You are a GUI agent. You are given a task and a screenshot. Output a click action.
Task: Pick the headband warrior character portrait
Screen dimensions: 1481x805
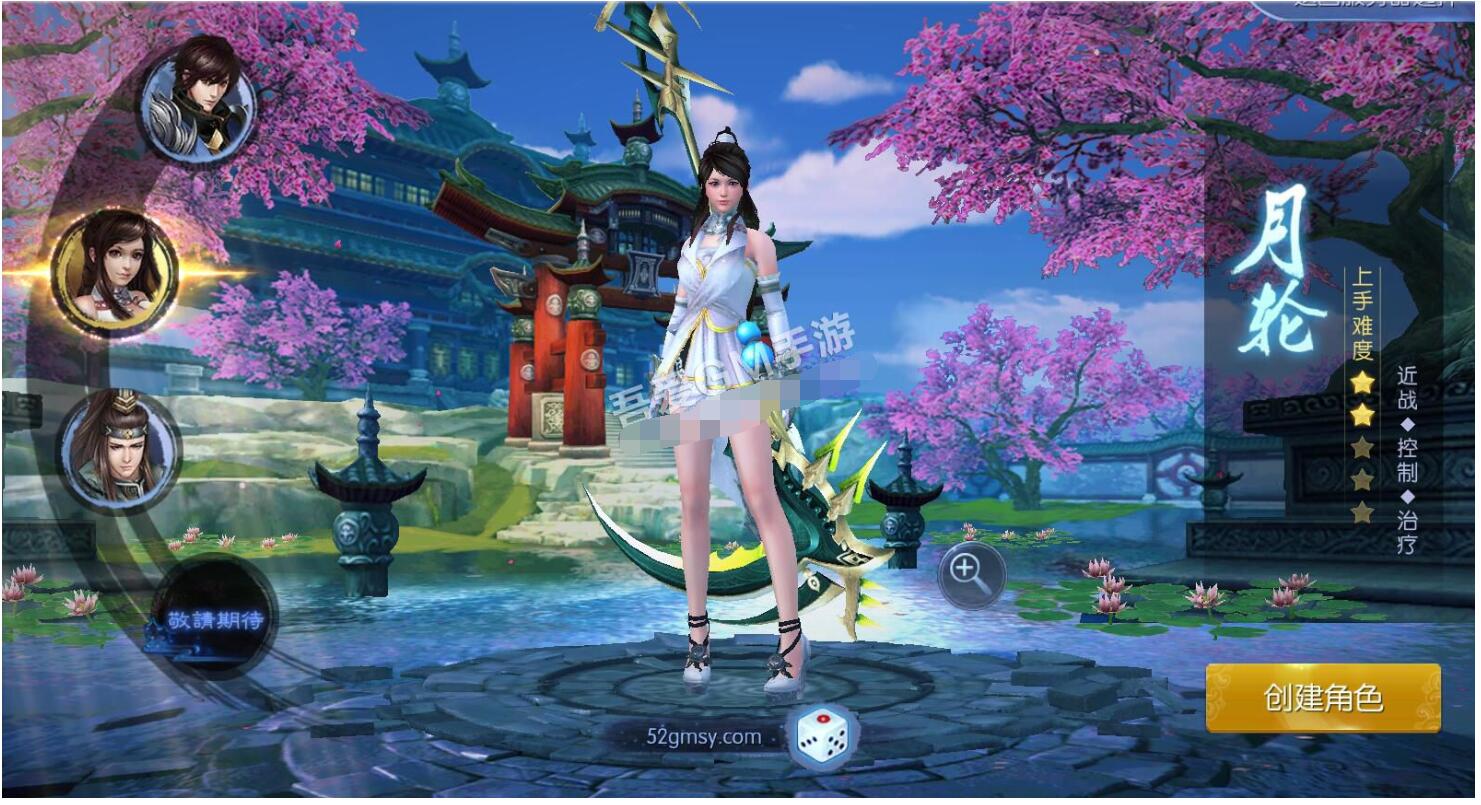[x=118, y=446]
